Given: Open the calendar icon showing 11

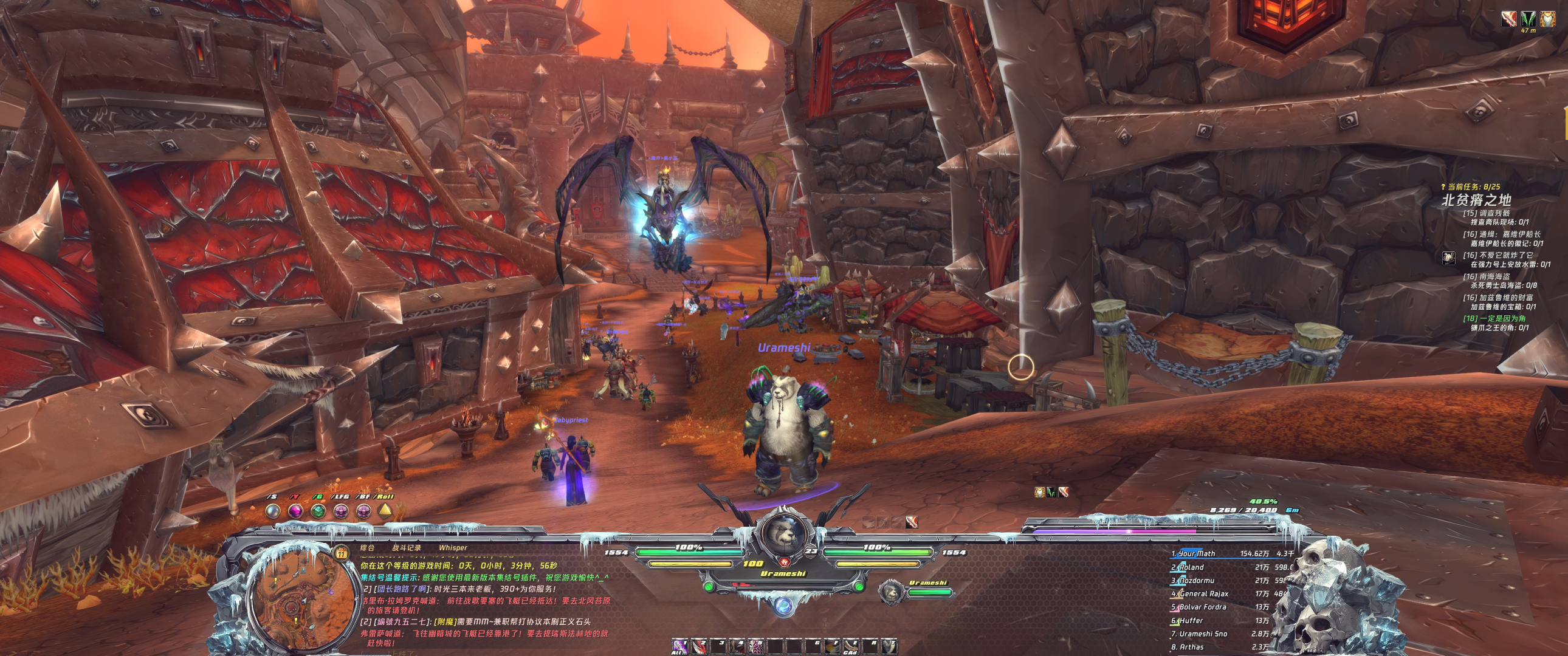Looking at the screenshot, I should [341, 553].
